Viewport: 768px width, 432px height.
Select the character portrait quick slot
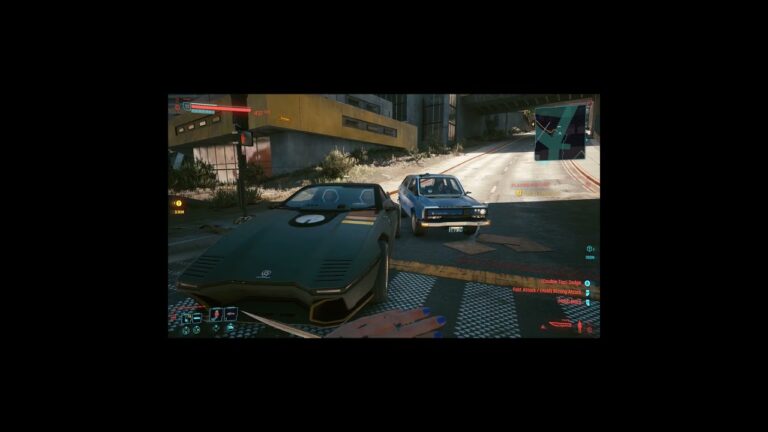216,314
